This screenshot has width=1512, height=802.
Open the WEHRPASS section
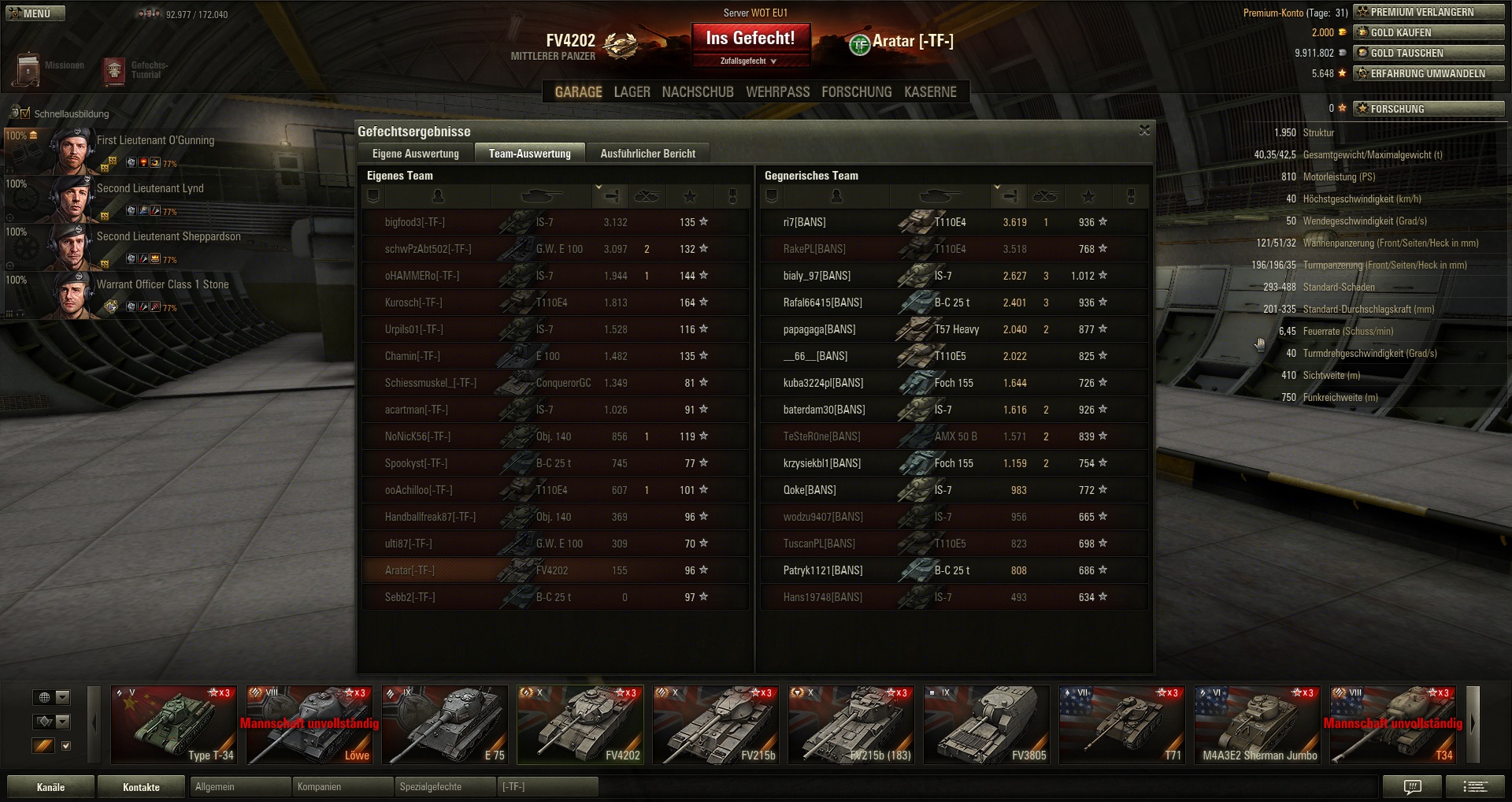[777, 92]
